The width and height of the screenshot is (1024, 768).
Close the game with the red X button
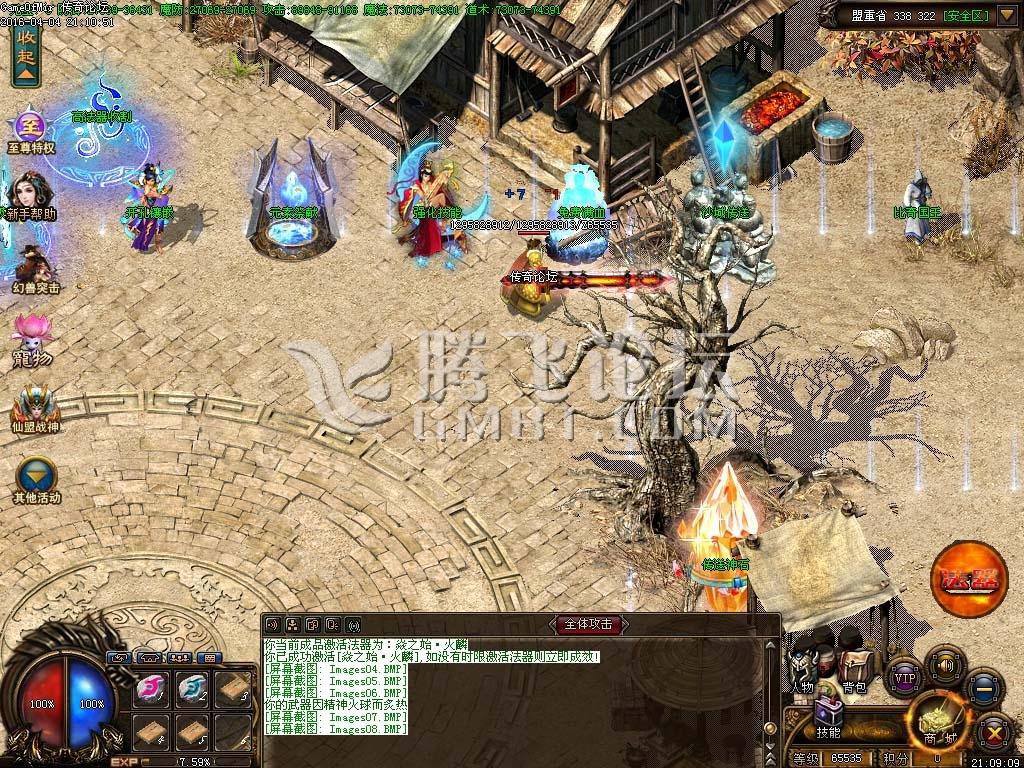coord(993,733)
